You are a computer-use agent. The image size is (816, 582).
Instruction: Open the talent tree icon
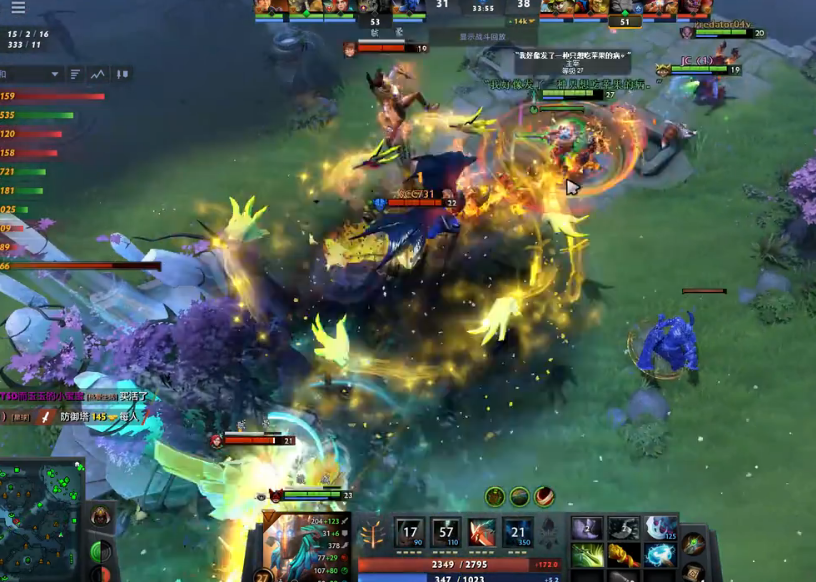click(x=372, y=535)
